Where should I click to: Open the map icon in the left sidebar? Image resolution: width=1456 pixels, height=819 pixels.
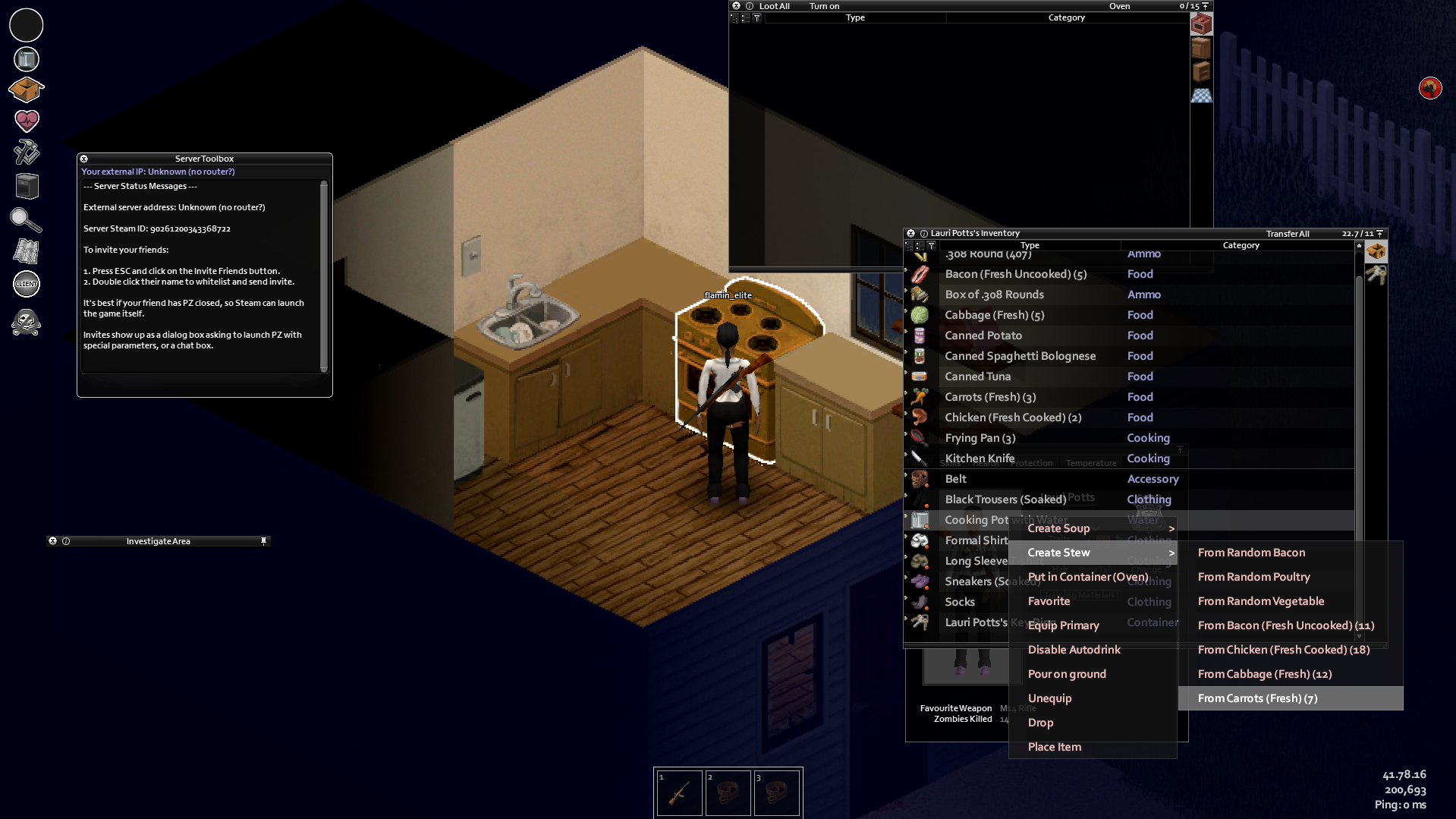(26, 250)
